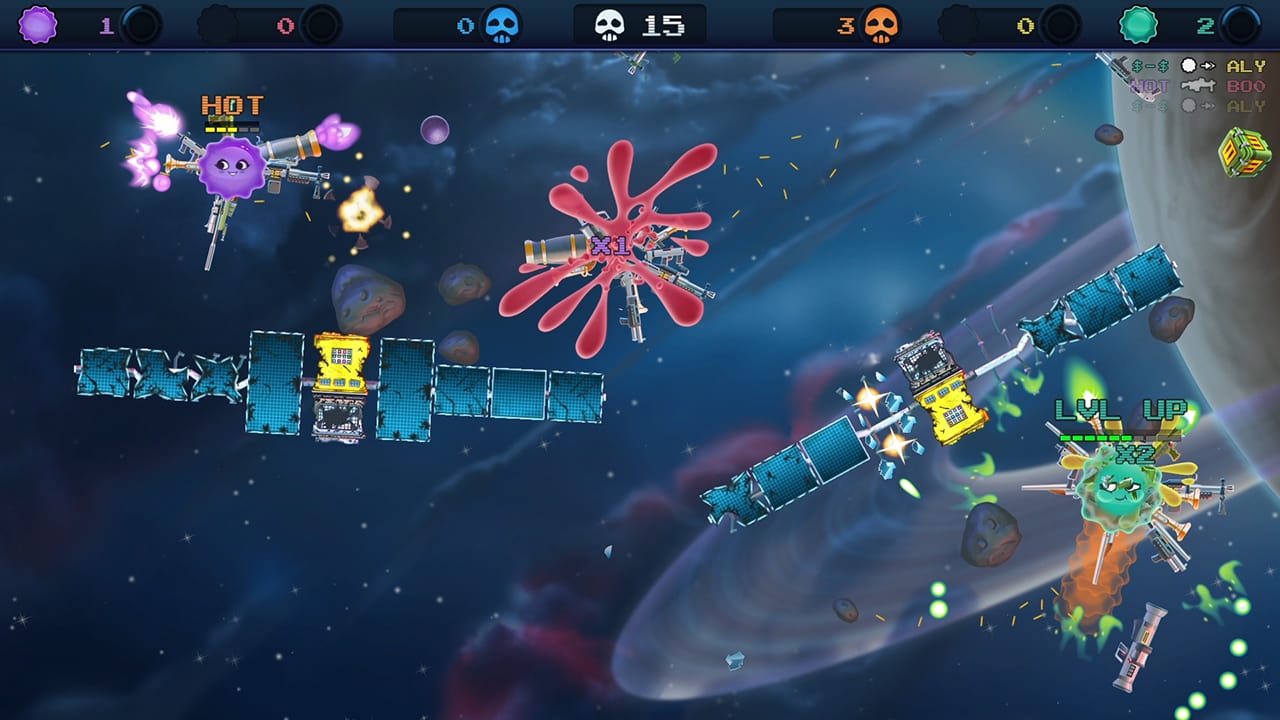The width and height of the screenshot is (1280, 720).
Task: Click the HOT nameplate above the purple blob
Action: 231,103
